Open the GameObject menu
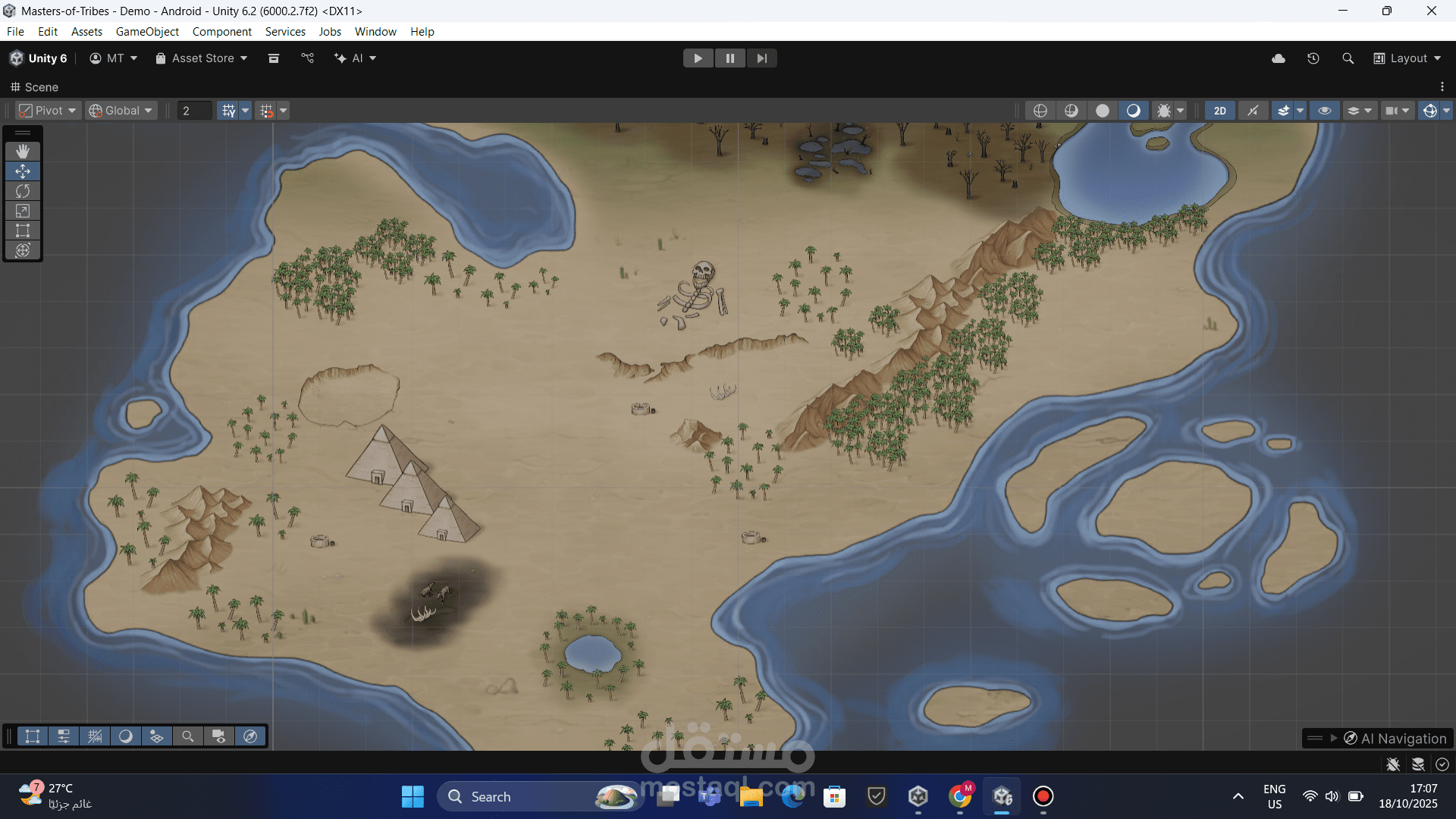The height and width of the screenshot is (819, 1456). pos(147,32)
